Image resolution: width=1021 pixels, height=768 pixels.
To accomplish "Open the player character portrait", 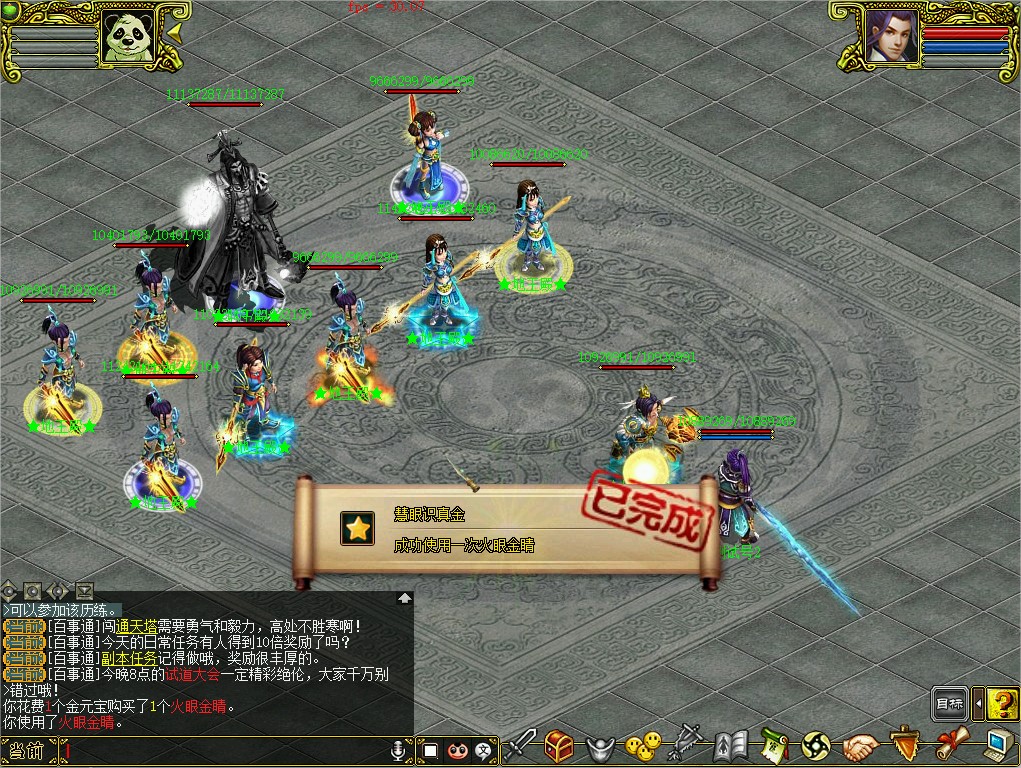I will [x=891, y=37].
